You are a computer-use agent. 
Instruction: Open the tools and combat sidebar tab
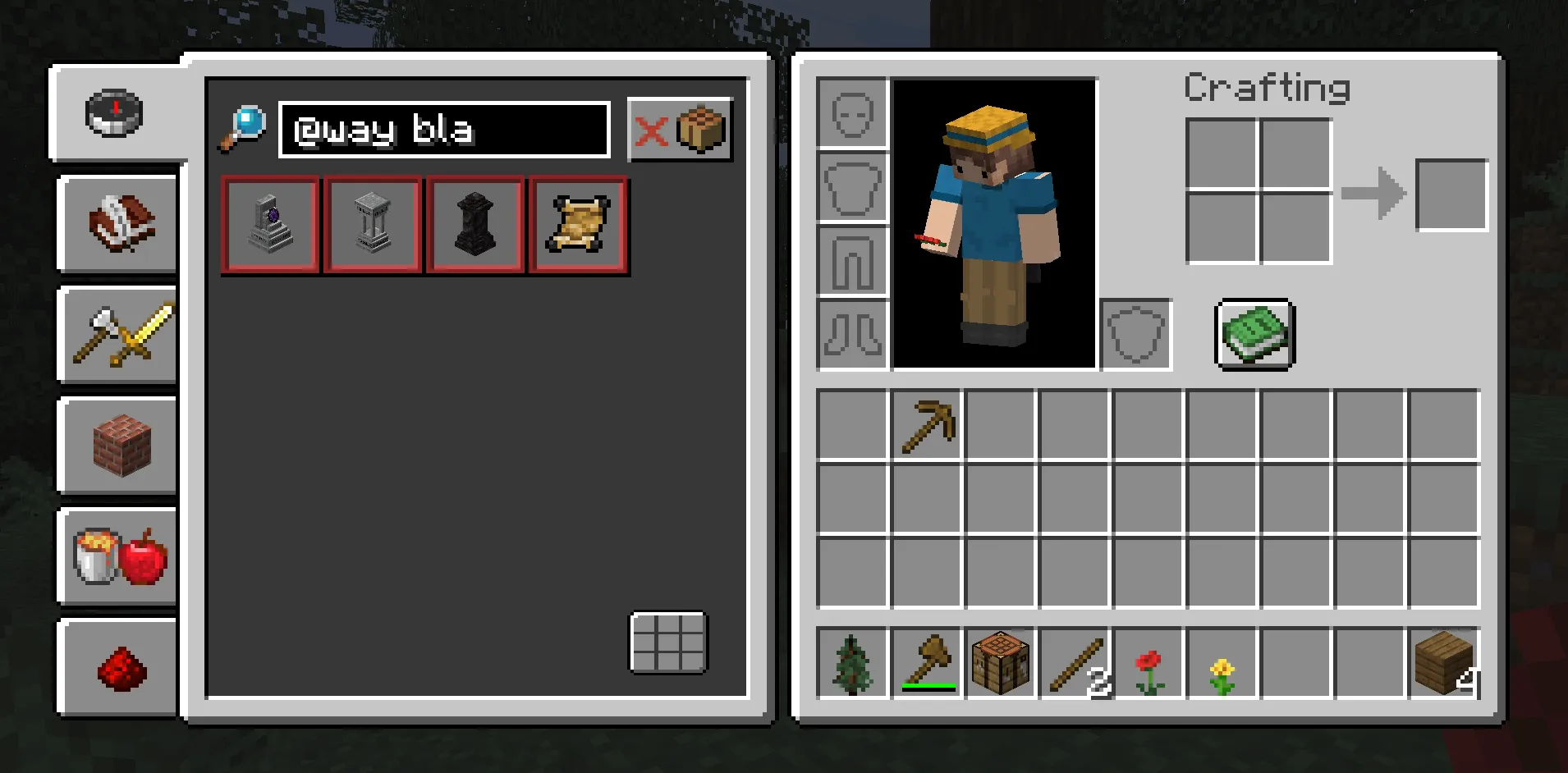pos(117,336)
